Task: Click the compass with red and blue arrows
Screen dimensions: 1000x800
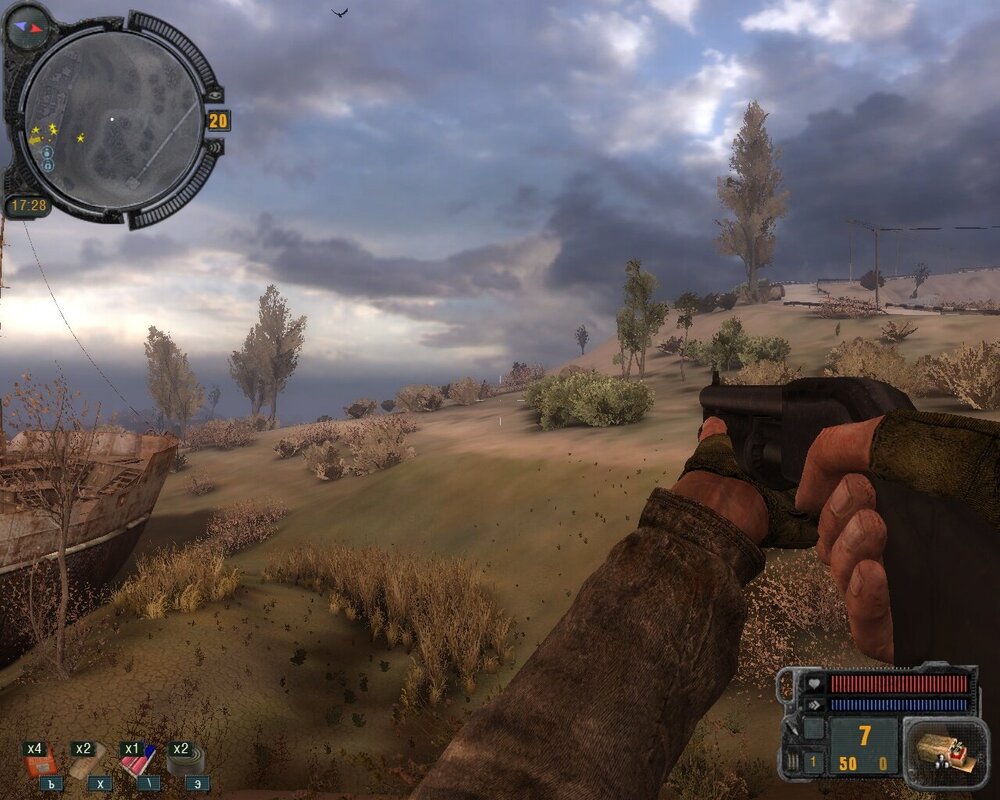Action: click(27, 27)
